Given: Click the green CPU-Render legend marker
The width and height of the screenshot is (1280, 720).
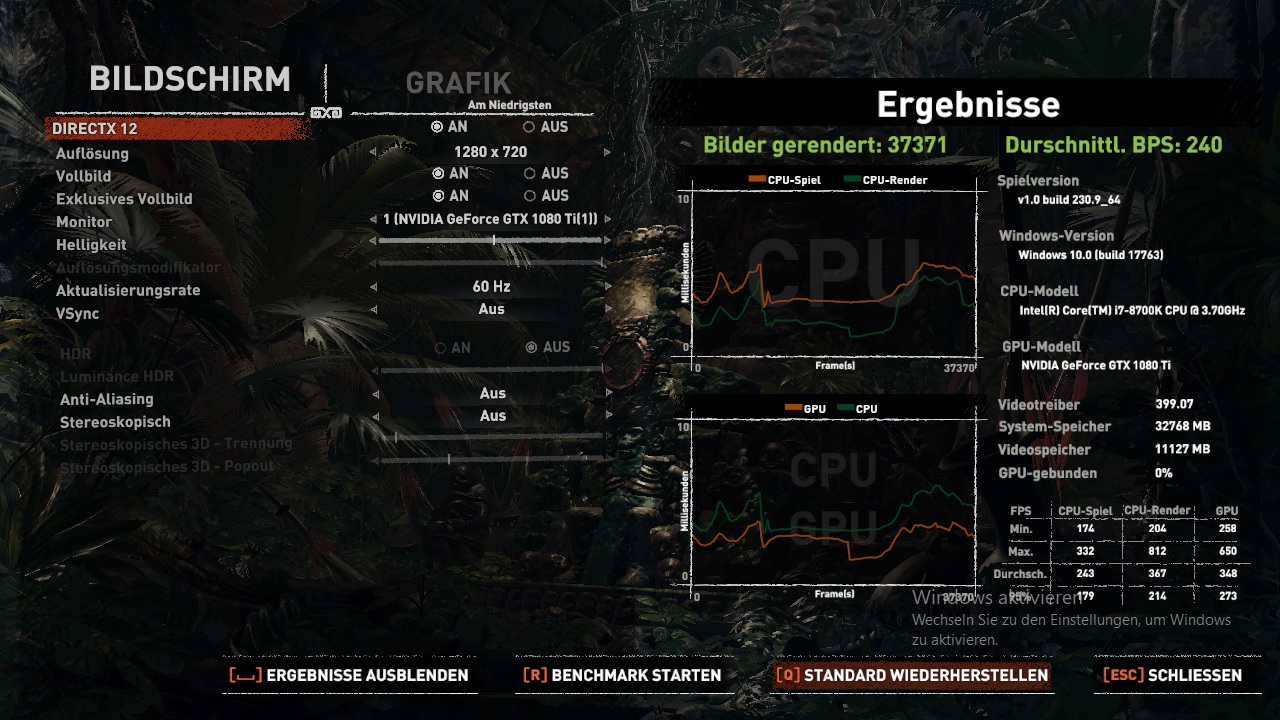Looking at the screenshot, I should 851,179.
